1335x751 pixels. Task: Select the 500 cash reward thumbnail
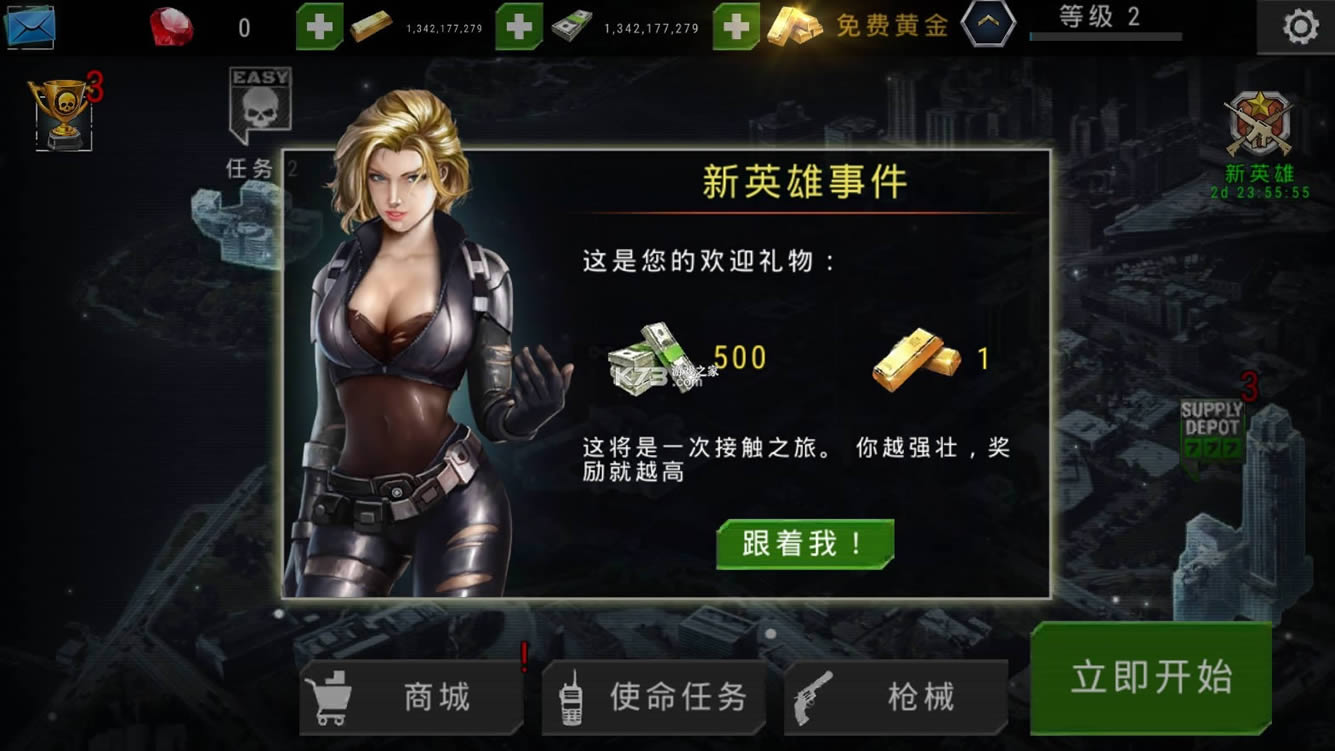pos(650,358)
